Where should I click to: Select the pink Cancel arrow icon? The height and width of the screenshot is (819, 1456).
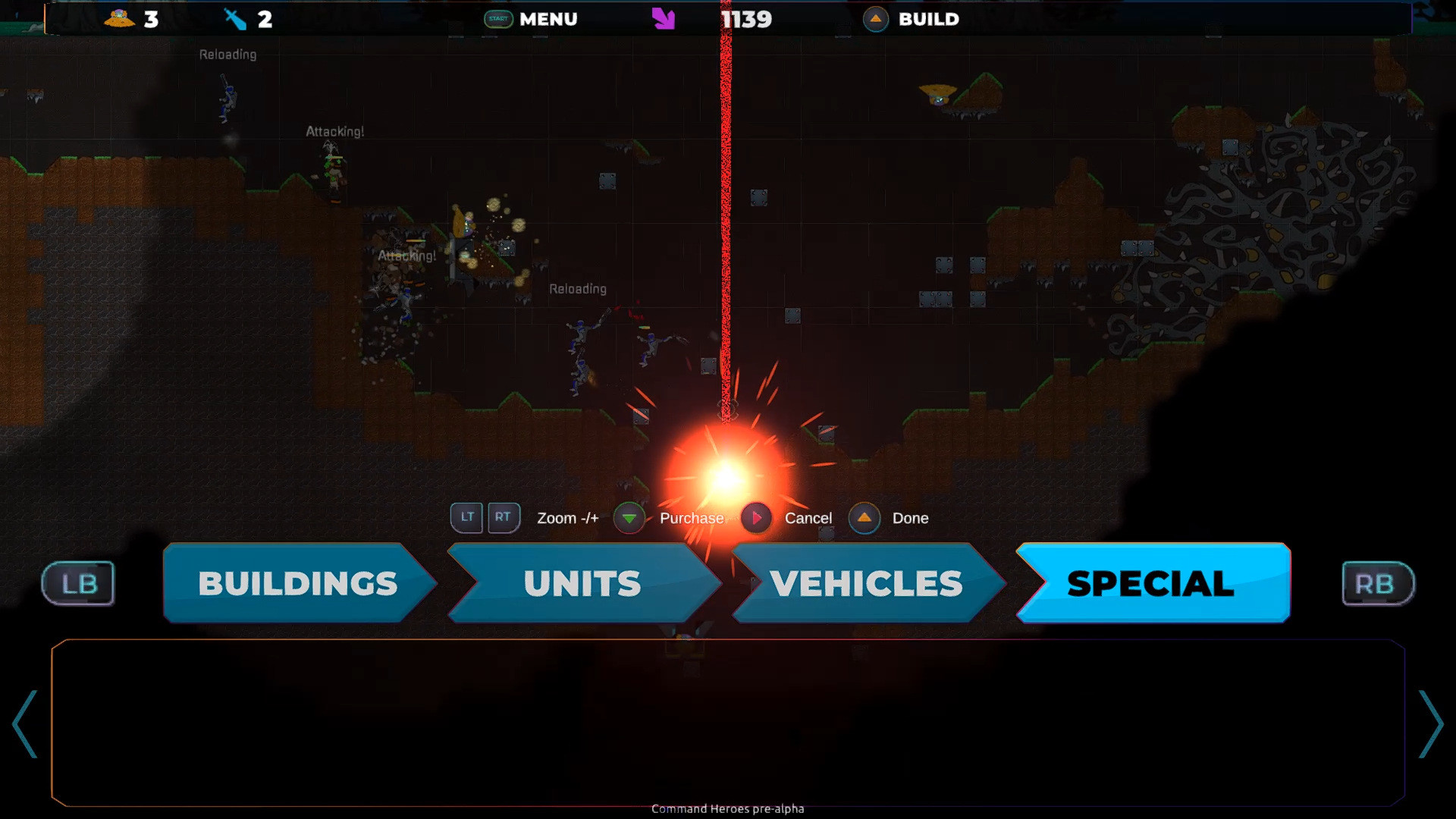tap(756, 518)
